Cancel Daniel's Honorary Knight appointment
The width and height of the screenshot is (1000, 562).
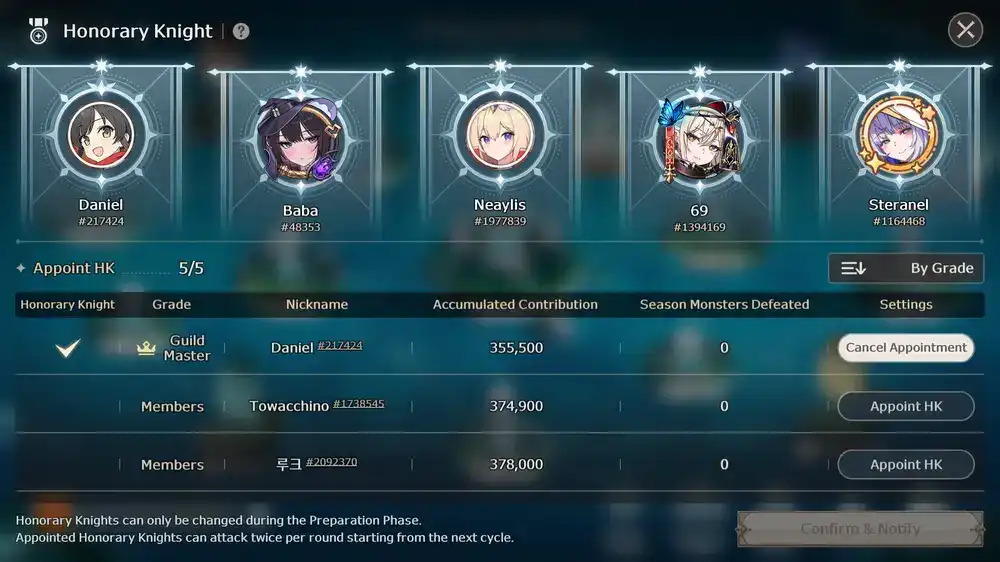(x=906, y=348)
